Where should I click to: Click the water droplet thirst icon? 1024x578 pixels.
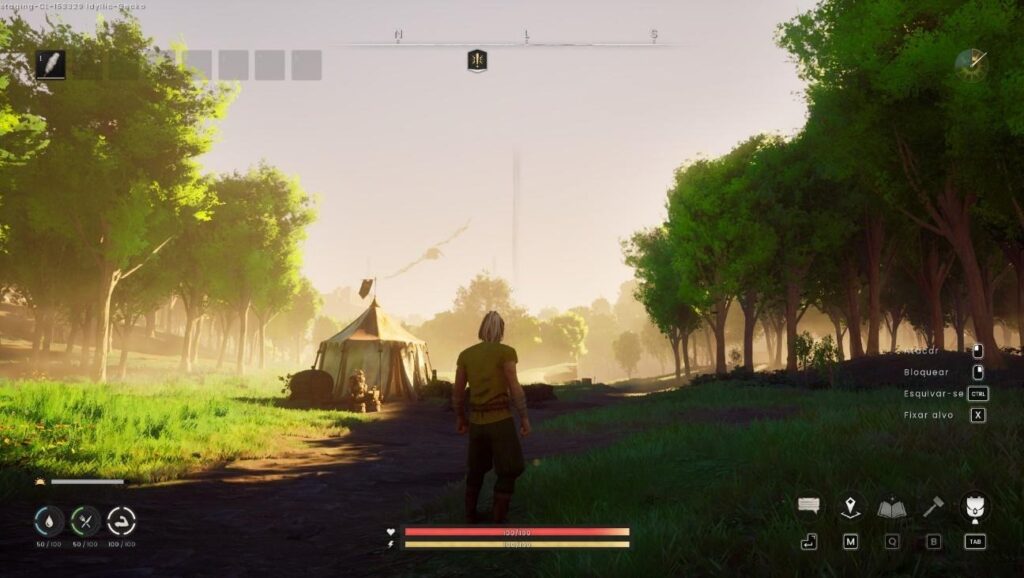coord(49,520)
